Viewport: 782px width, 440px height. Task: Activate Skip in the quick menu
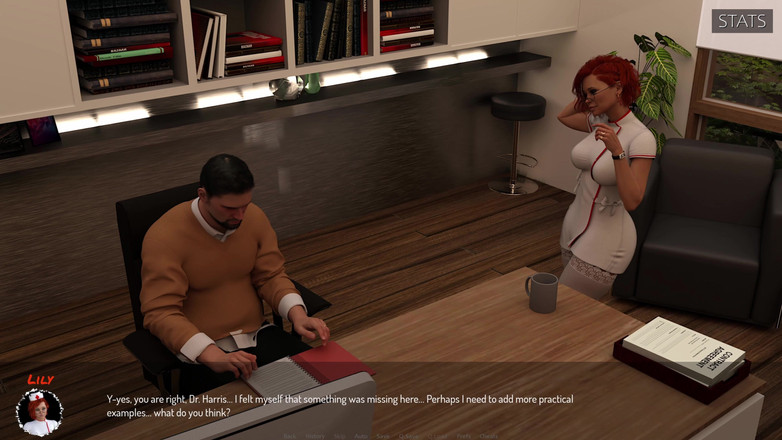[339, 436]
